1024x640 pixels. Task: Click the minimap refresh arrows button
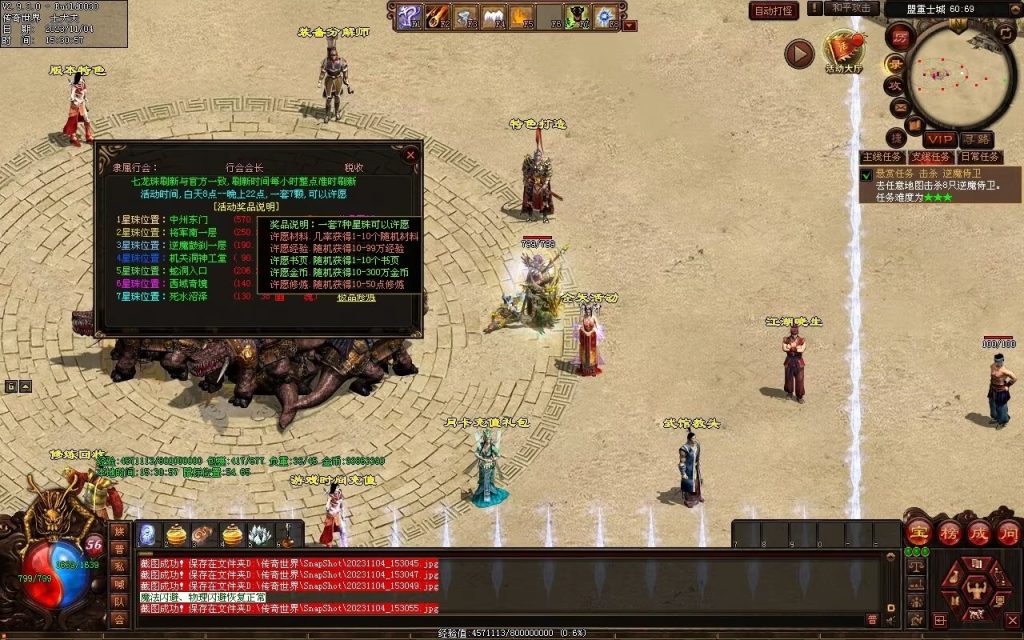[x=1005, y=35]
